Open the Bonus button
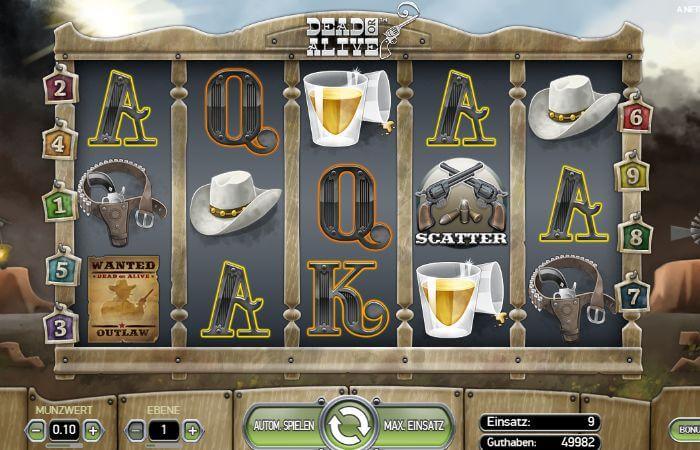Image resolution: width=700 pixels, height=450 pixels. point(688,428)
